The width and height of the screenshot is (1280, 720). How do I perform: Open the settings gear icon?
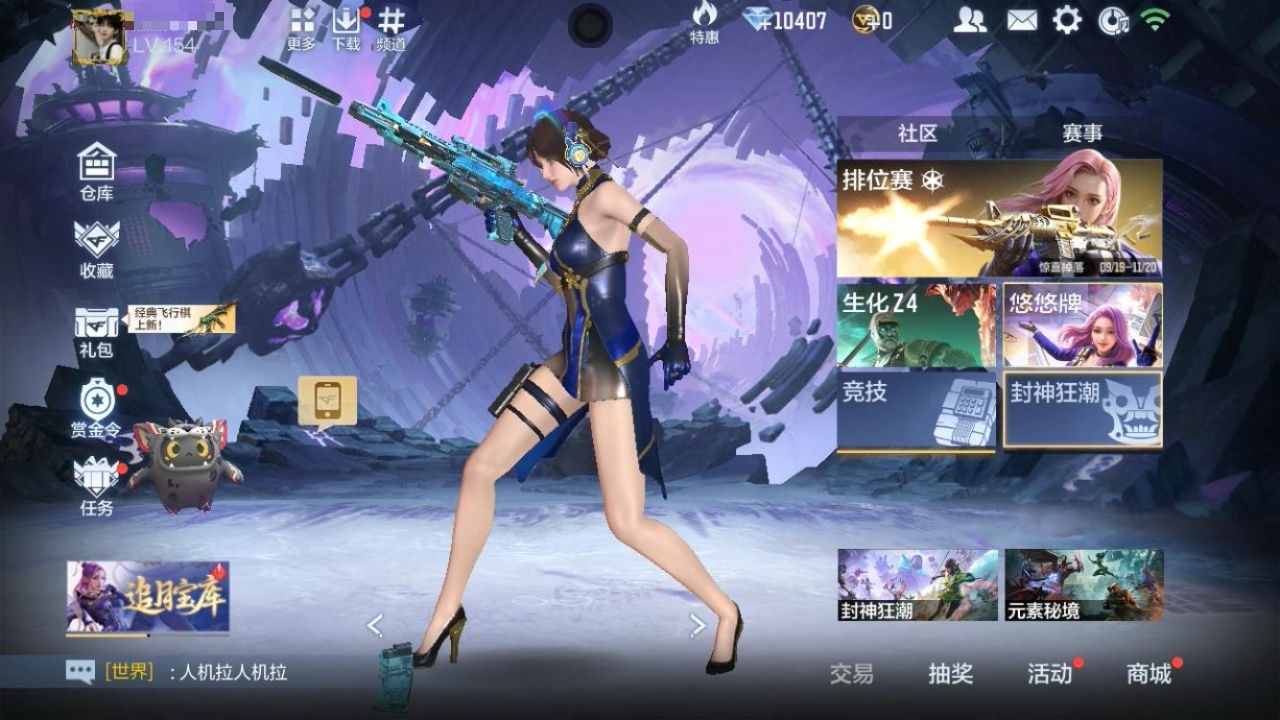click(1067, 20)
